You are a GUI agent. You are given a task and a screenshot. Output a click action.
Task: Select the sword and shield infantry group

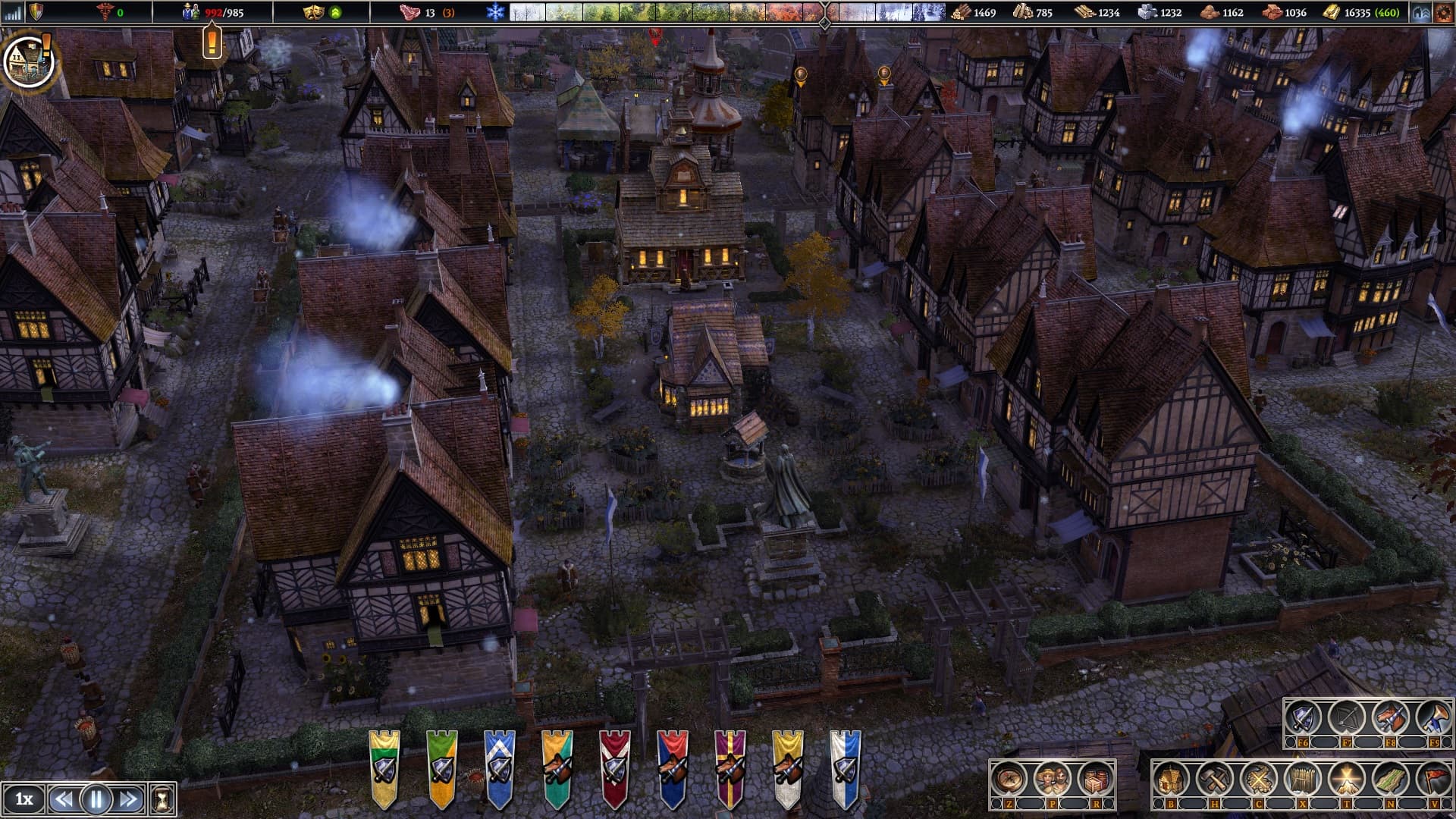[1303, 717]
